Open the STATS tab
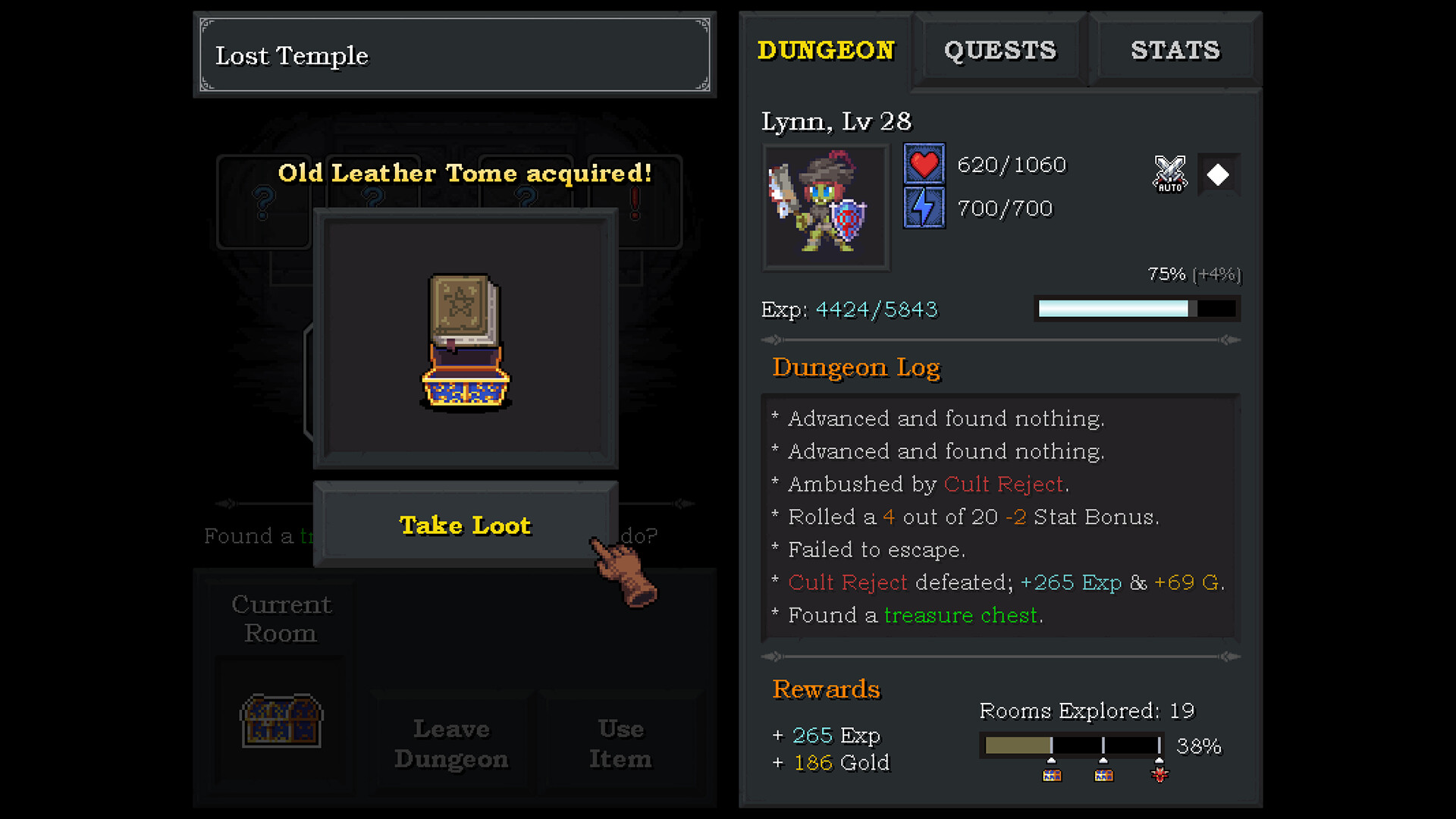Viewport: 1456px width, 819px height. coord(1175,50)
